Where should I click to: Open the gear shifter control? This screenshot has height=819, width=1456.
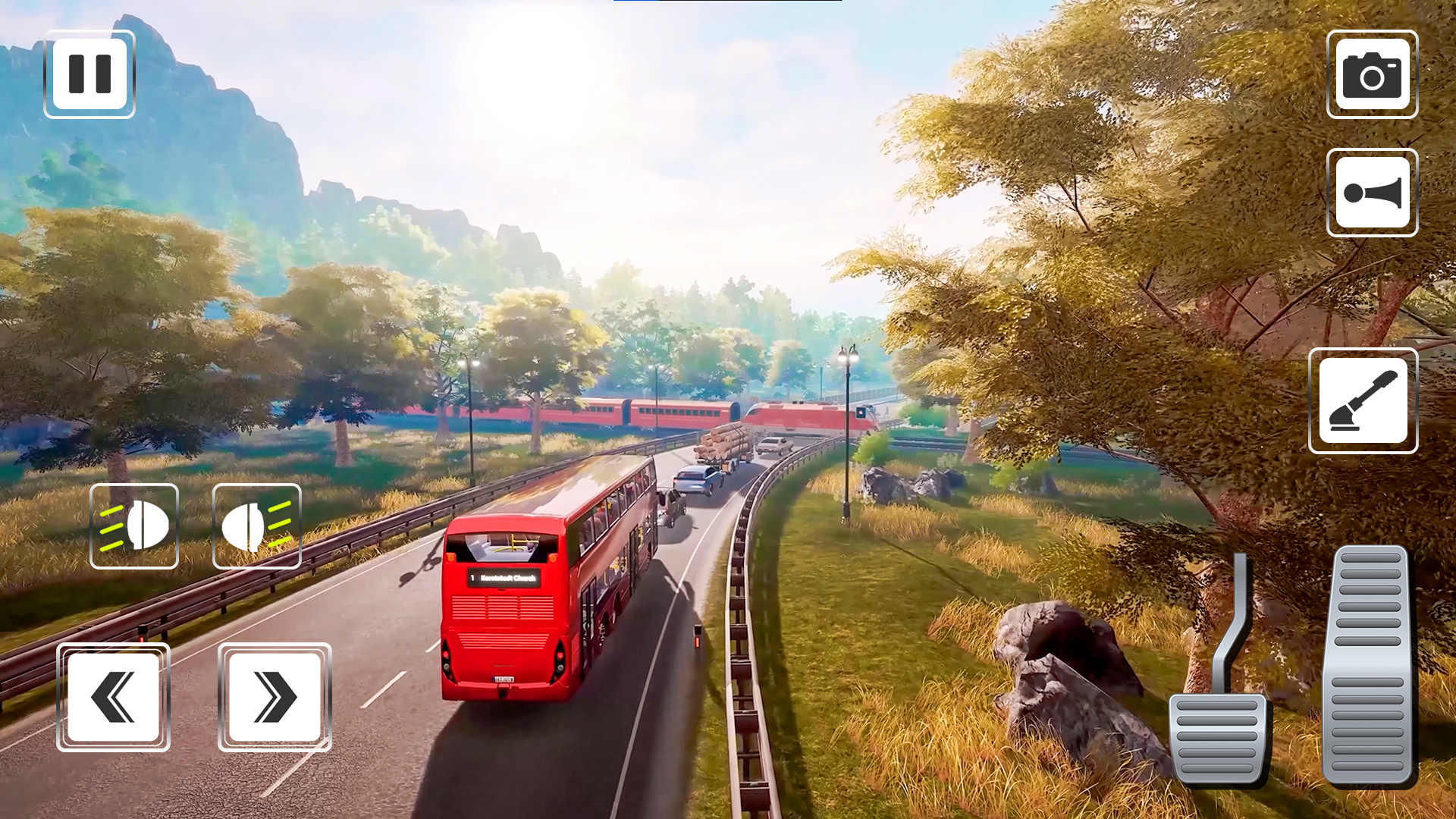pos(1363,401)
